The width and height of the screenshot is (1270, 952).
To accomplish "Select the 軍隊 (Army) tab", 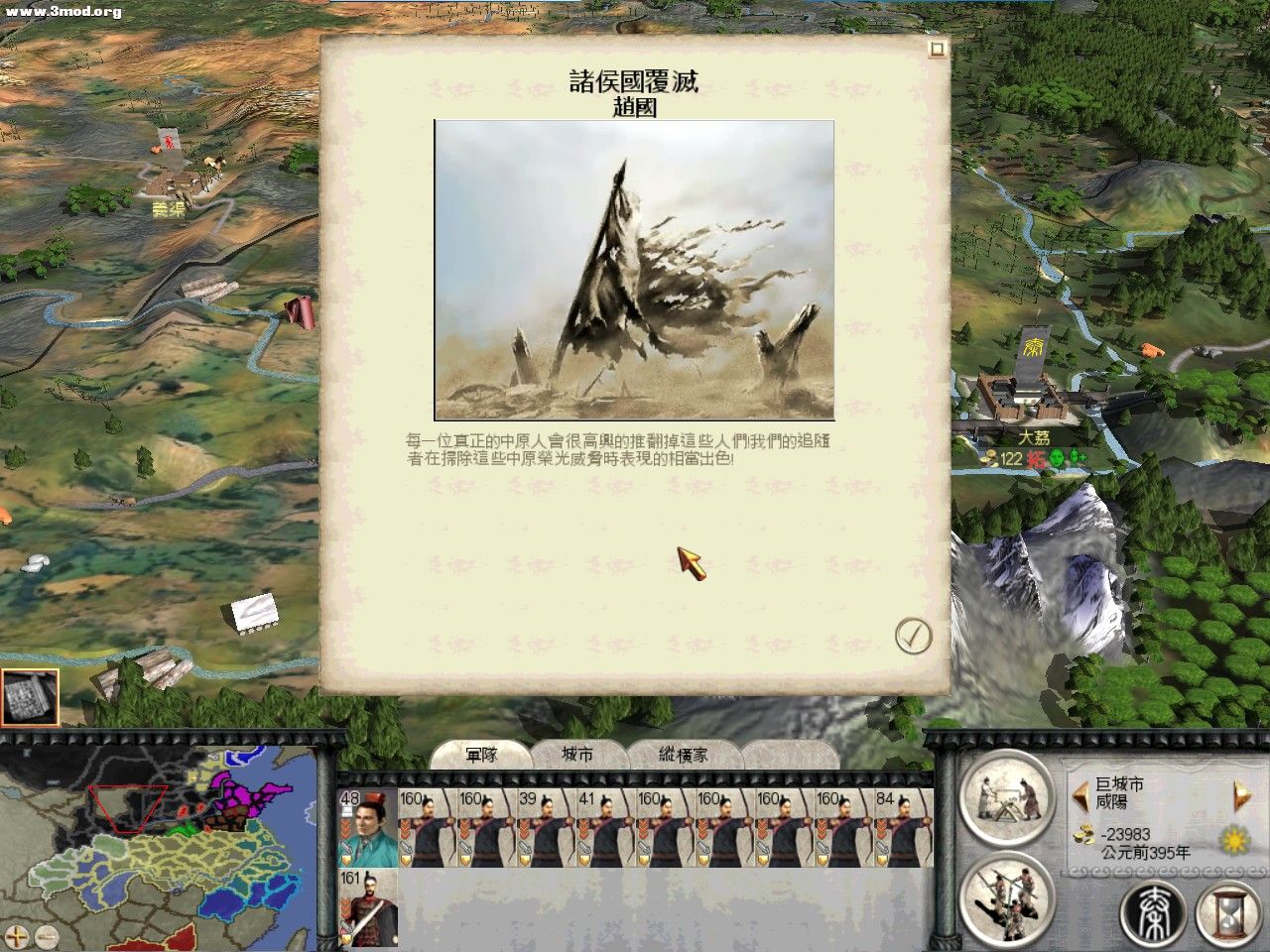I will point(484,754).
